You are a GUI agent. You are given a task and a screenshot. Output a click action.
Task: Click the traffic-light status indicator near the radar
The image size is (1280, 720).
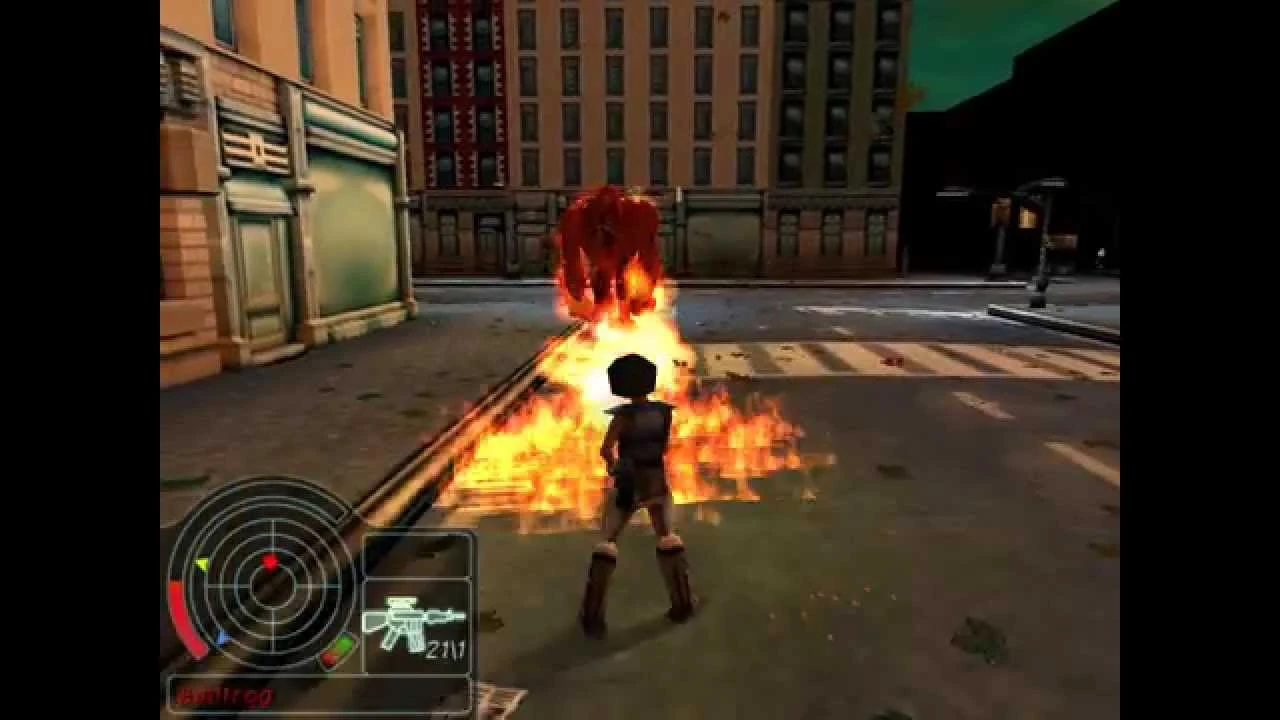point(335,650)
